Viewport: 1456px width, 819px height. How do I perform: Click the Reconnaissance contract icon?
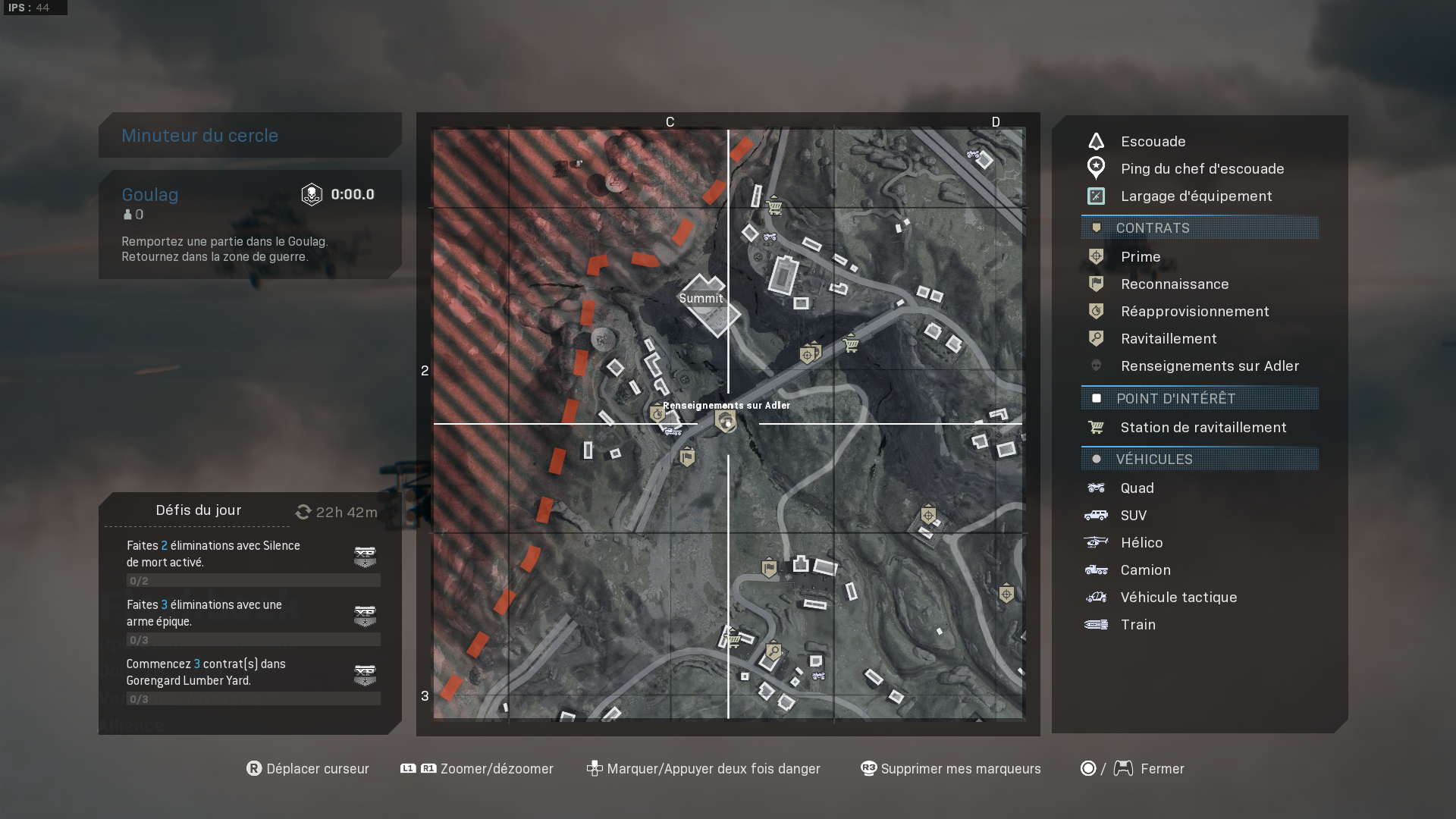pyautogui.click(x=1095, y=284)
